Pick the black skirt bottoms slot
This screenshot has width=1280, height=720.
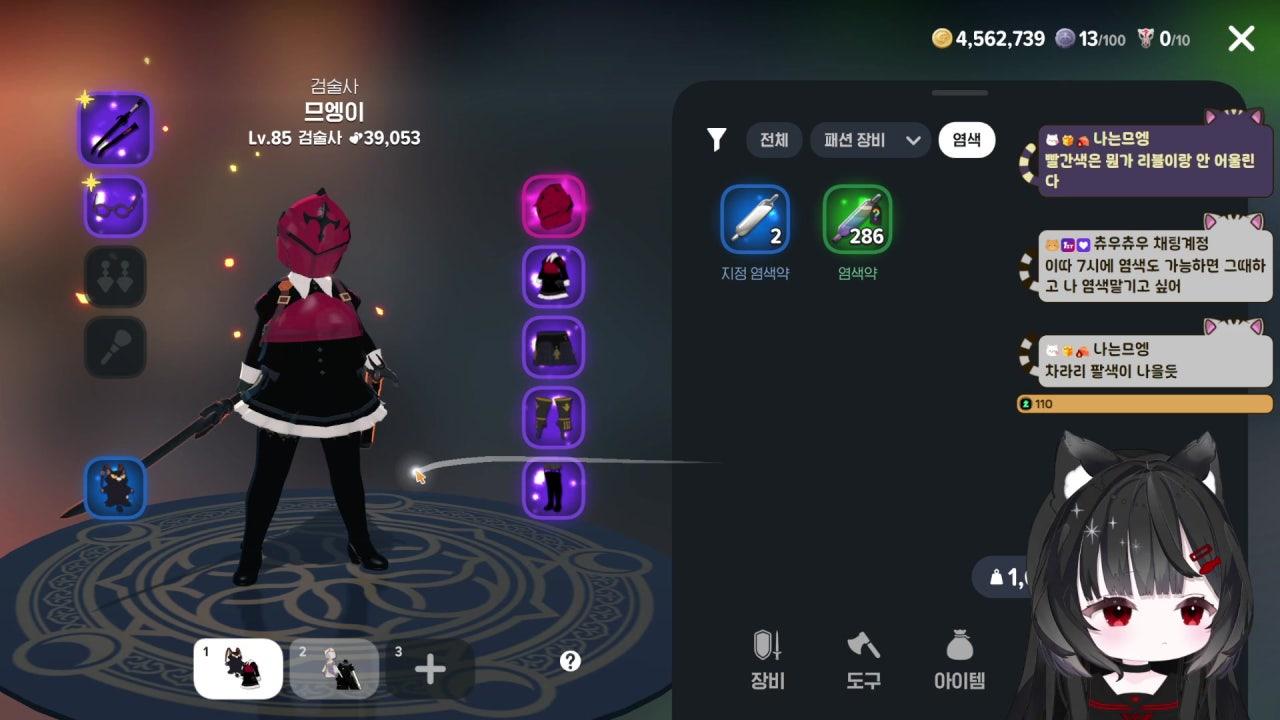553,347
